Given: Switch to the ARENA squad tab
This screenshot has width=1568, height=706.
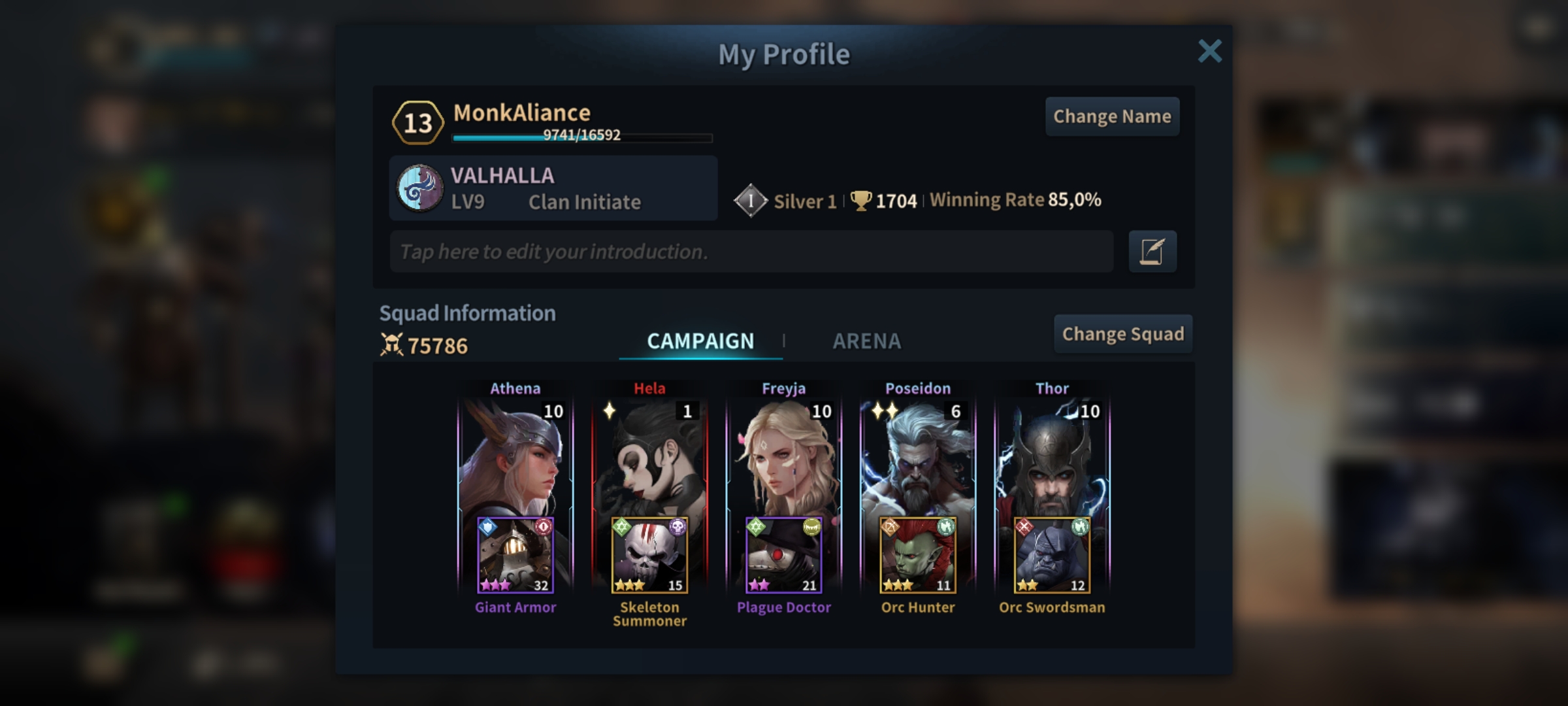Looking at the screenshot, I should pyautogui.click(x=866, y=341).
